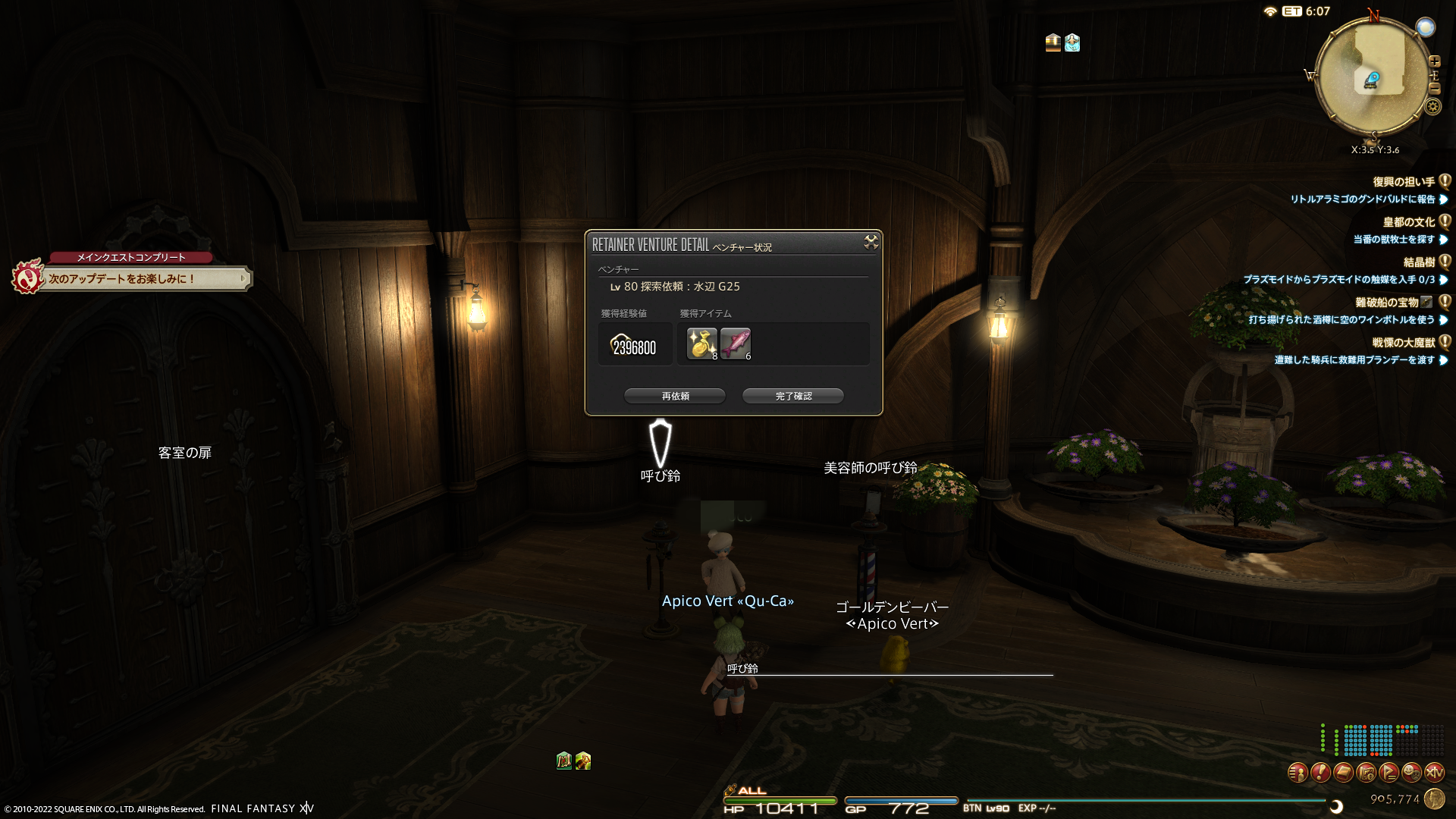This screenshot has height=819, width=1456.
Task: Select the gold coin pouch reward item
Action: point(701,343)
